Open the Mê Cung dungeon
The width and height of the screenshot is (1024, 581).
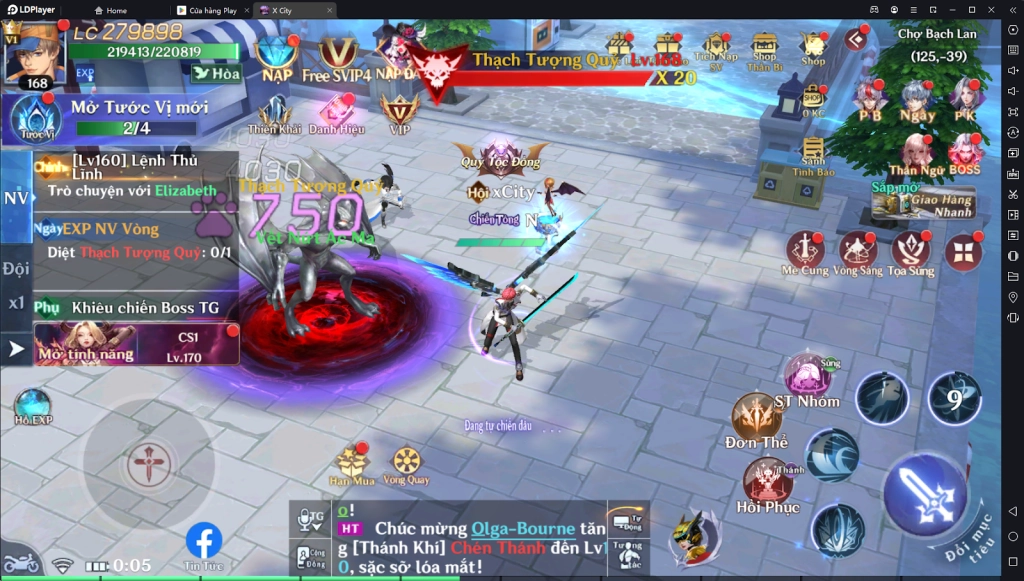coord(805,253)
